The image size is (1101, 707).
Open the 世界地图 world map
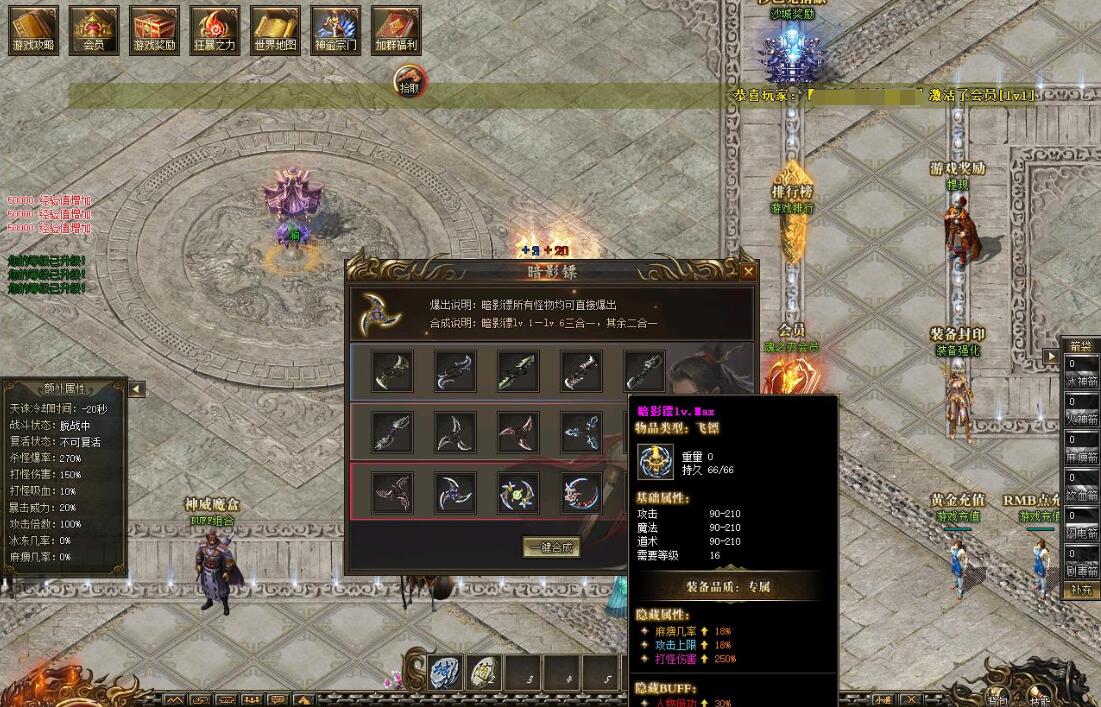point(275,30)
